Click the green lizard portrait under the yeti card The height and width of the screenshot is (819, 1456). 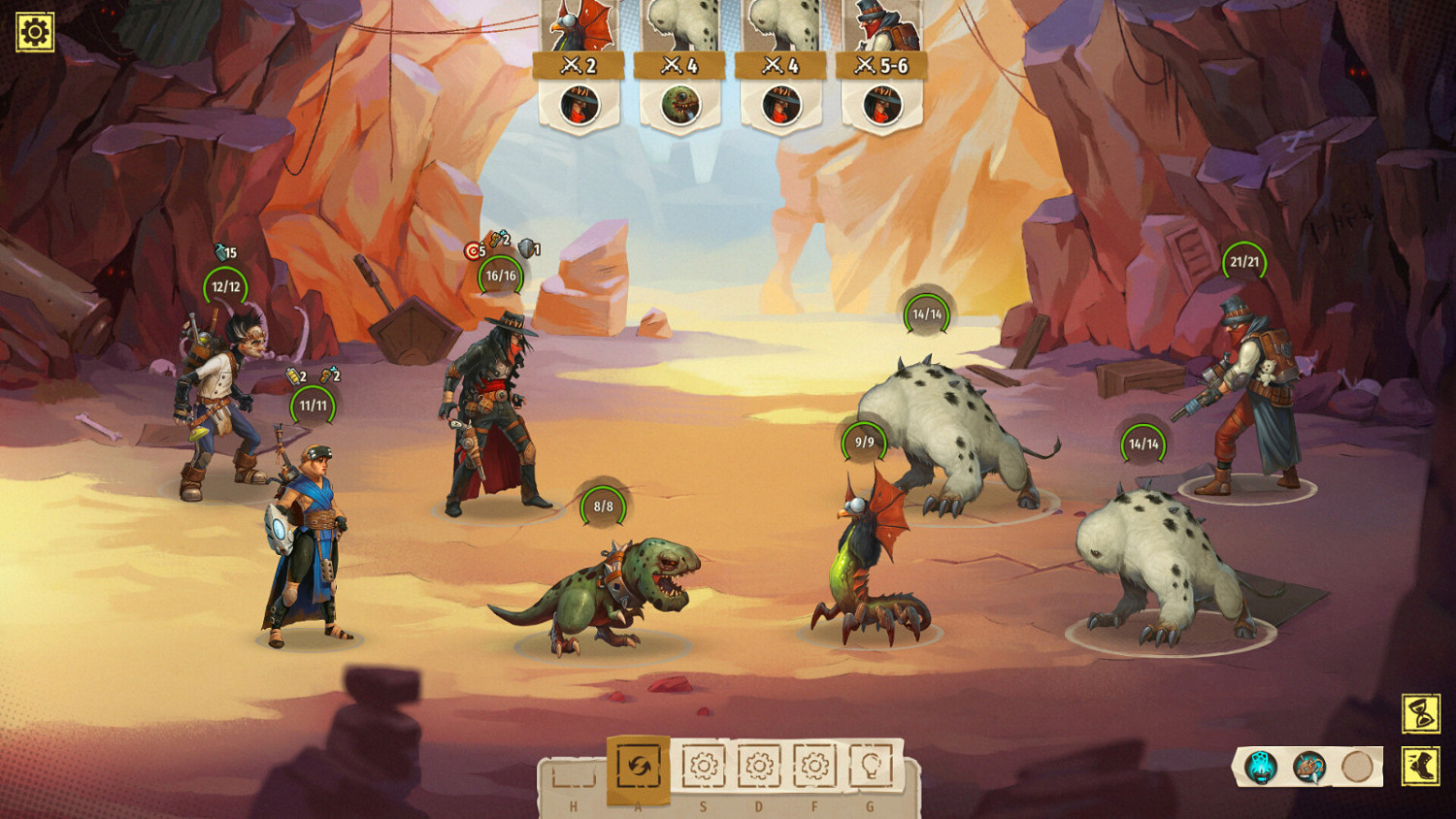679,103
